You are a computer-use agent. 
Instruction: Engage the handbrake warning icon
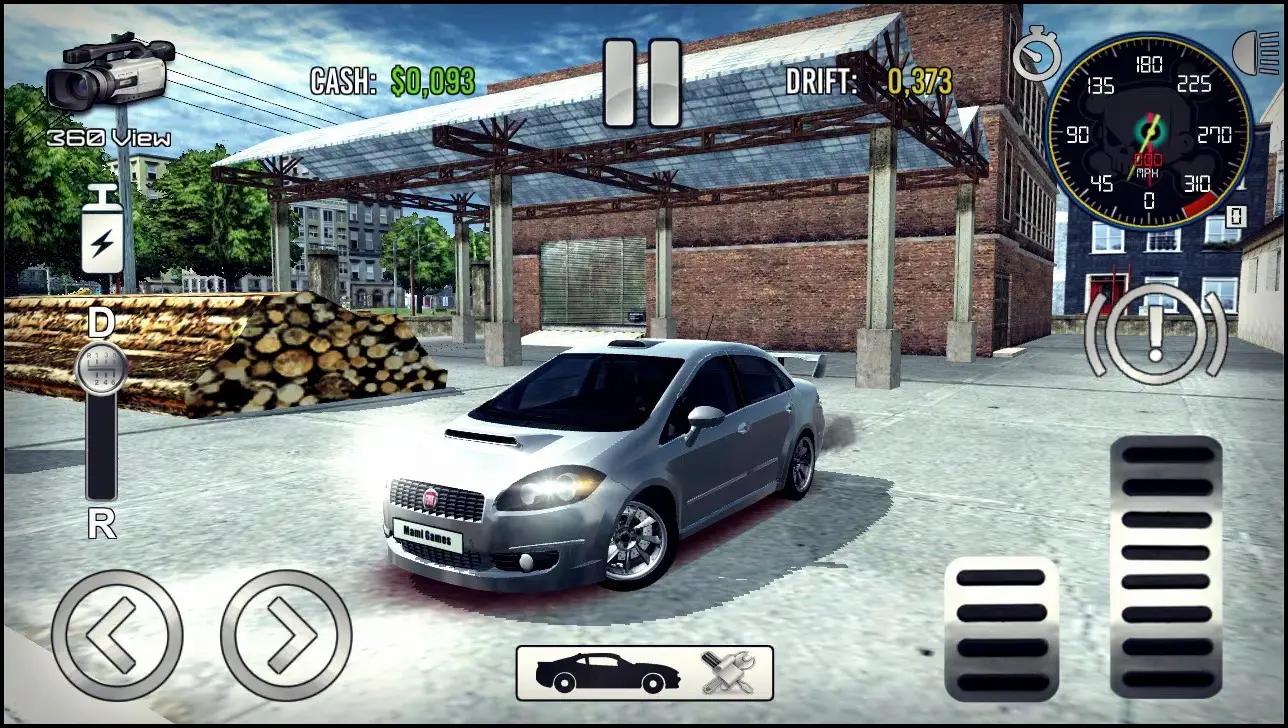tap(1156, 334)
